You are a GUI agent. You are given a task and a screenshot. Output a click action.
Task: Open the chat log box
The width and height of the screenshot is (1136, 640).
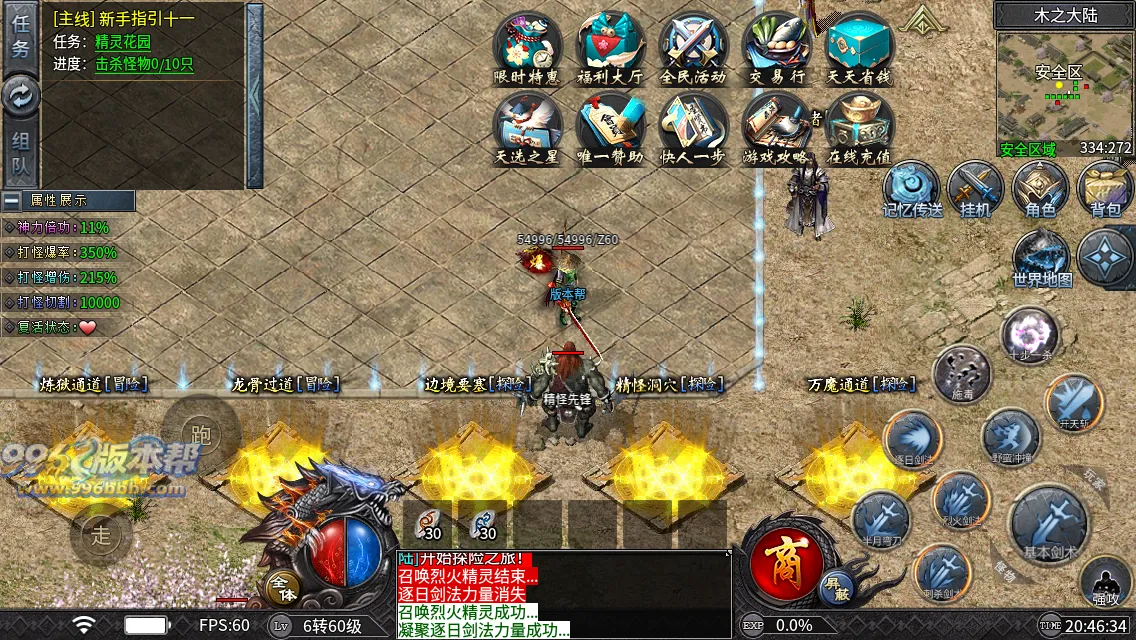pyautogui.click(x=564, y=595)
